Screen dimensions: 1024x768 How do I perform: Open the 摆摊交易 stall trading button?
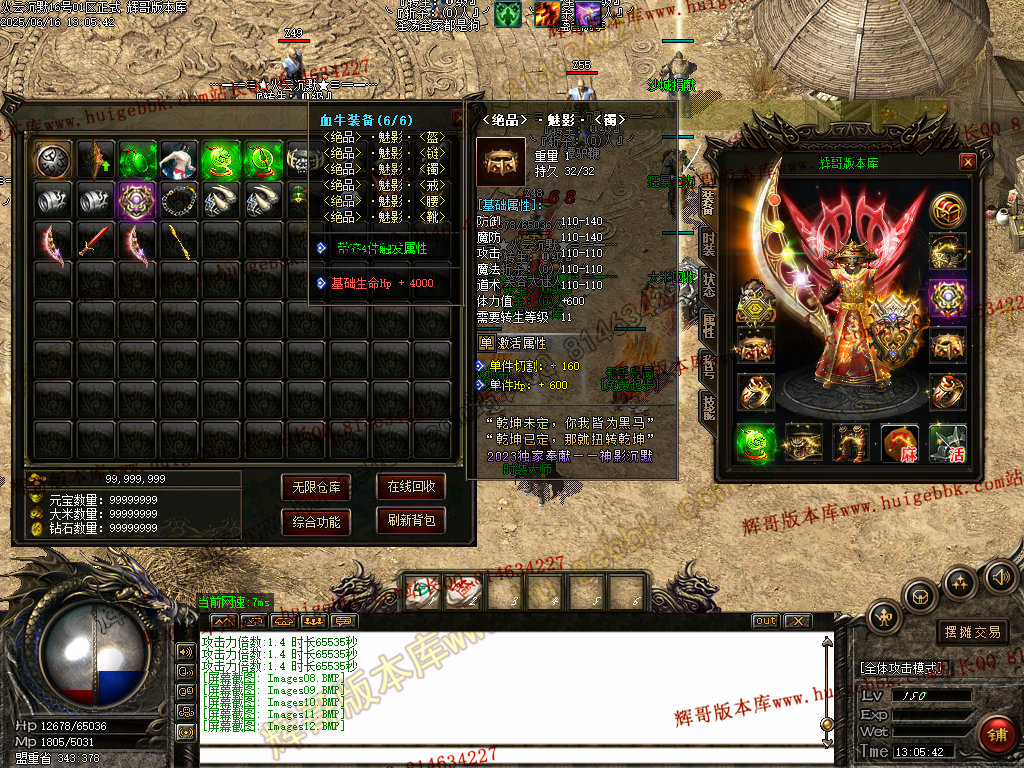point(972,632)
